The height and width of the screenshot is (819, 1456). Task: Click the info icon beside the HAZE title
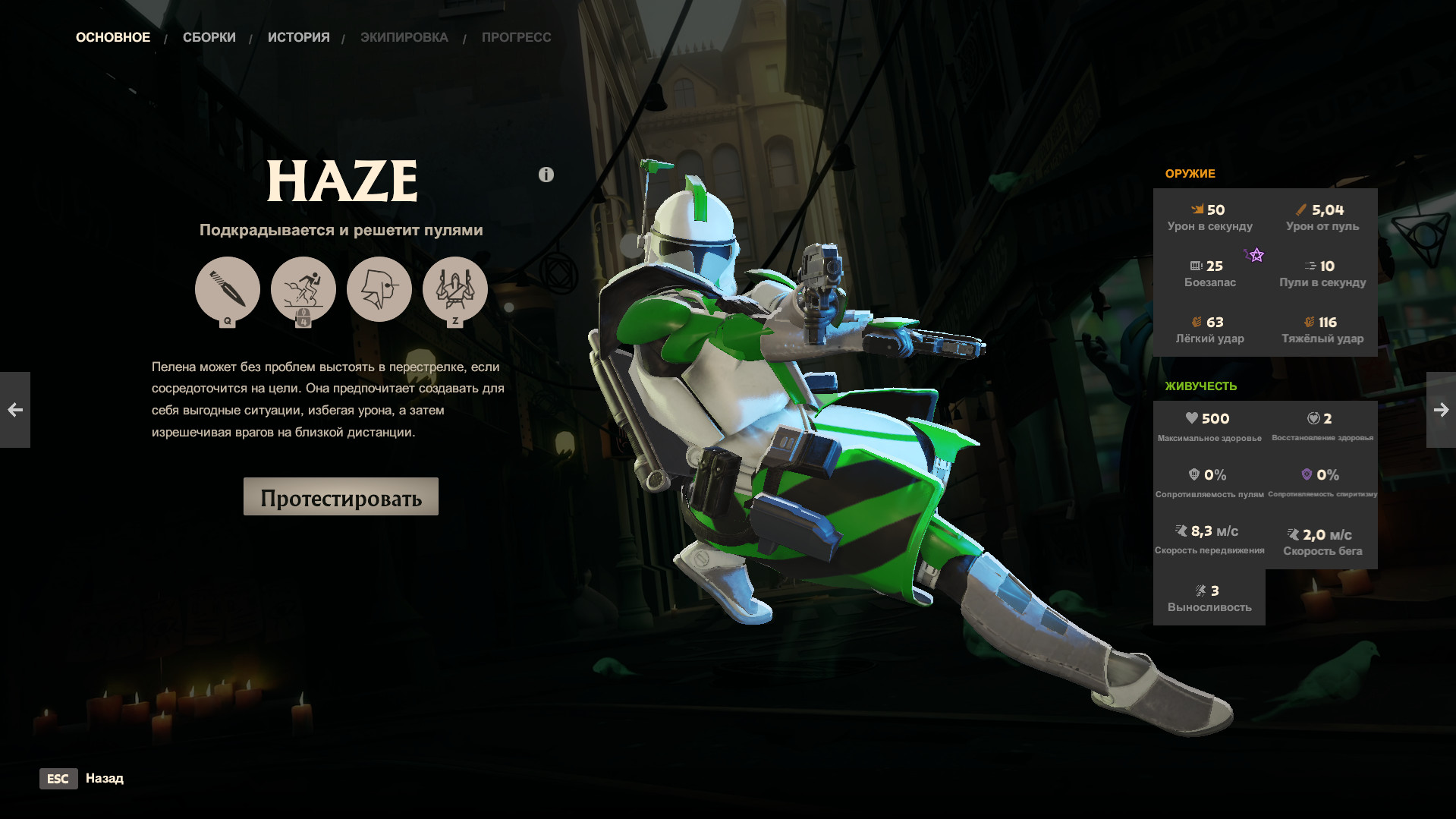click(545, 174)
